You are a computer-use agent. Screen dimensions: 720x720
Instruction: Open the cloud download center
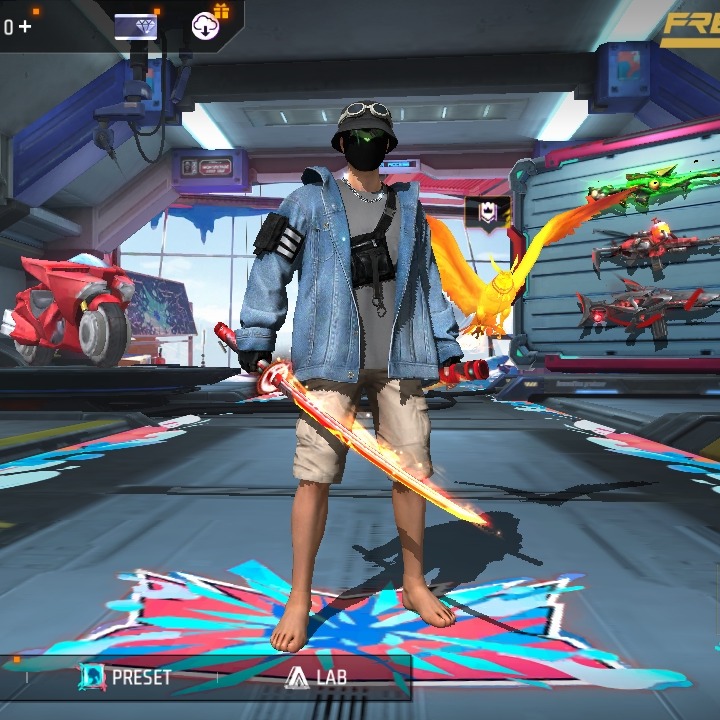[x=206, y=26]
